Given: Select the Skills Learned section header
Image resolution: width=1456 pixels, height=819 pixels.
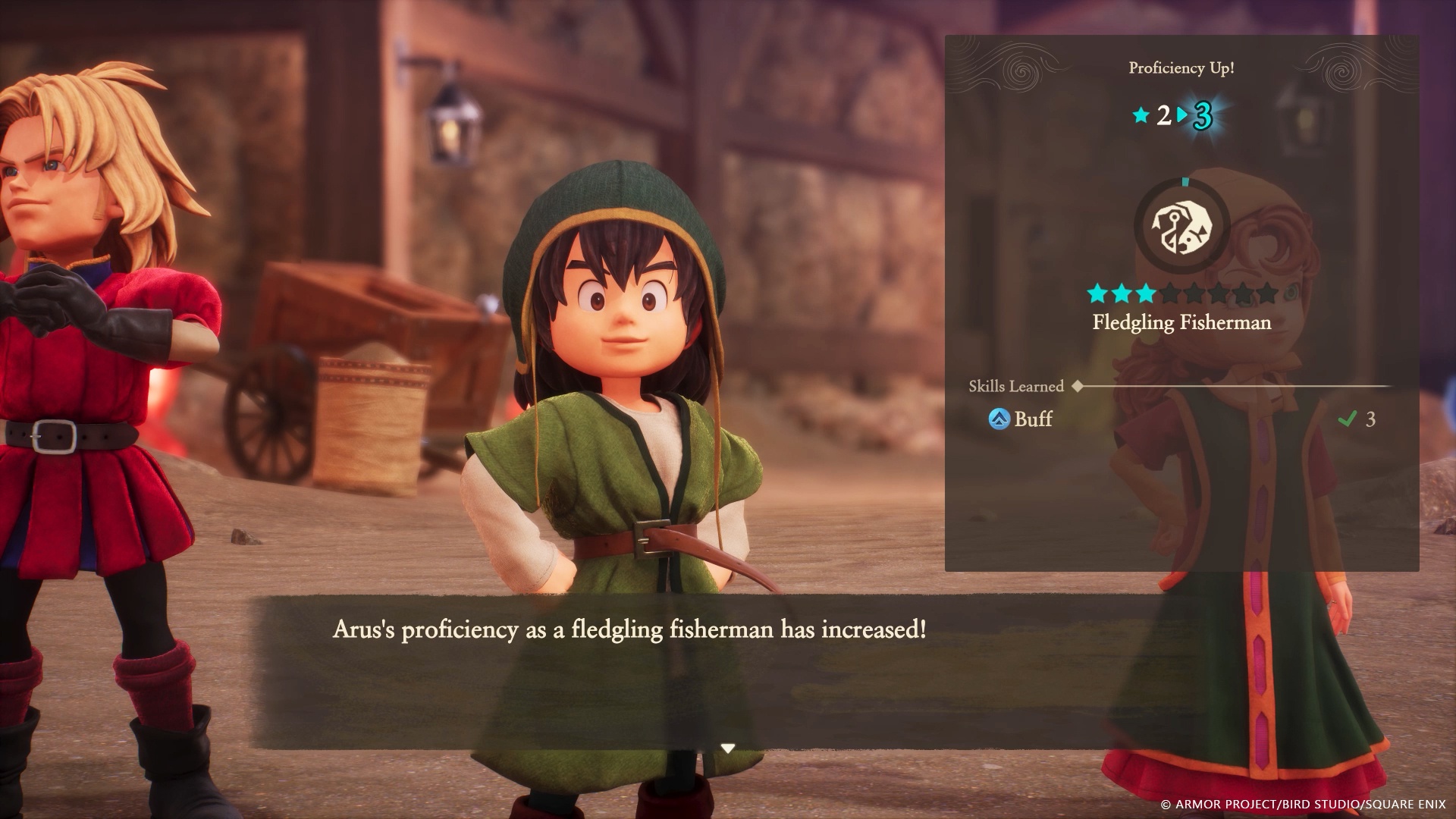Looking at the screenshot, I should (x=1015, y=385).
